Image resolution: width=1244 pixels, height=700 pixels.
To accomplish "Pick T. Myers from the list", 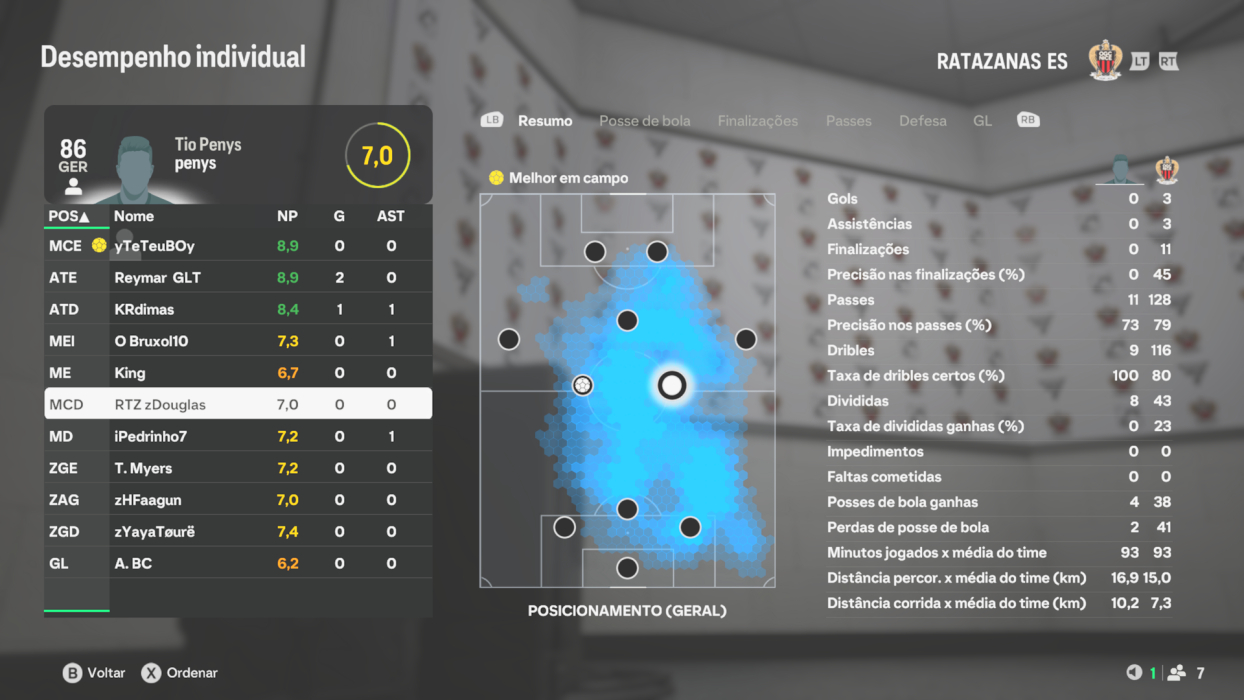I will [x=238, y=468].
